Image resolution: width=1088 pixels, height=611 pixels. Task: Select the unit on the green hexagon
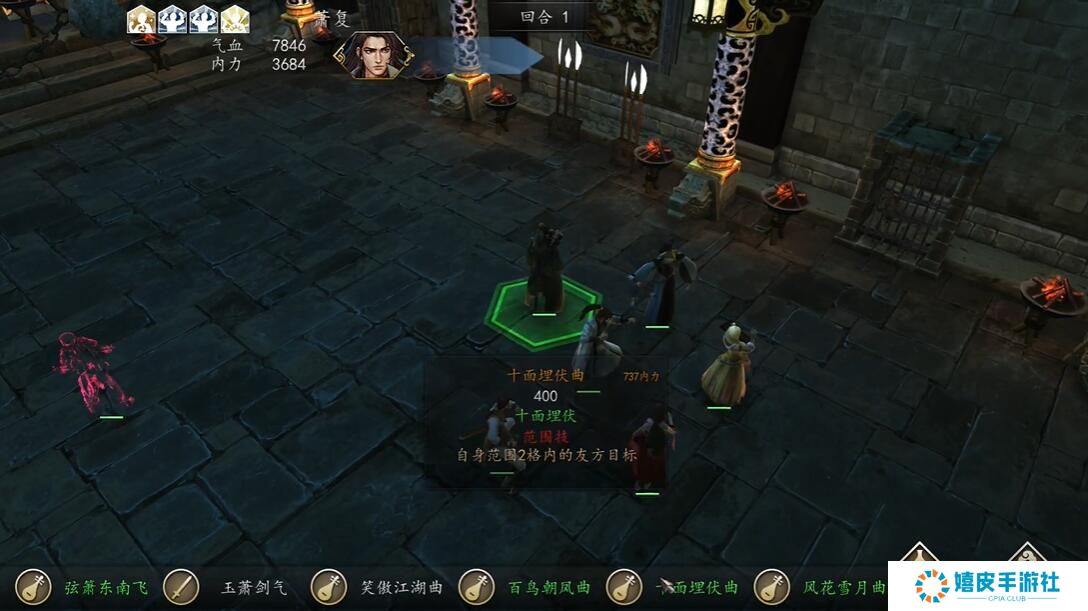[543, 273]
